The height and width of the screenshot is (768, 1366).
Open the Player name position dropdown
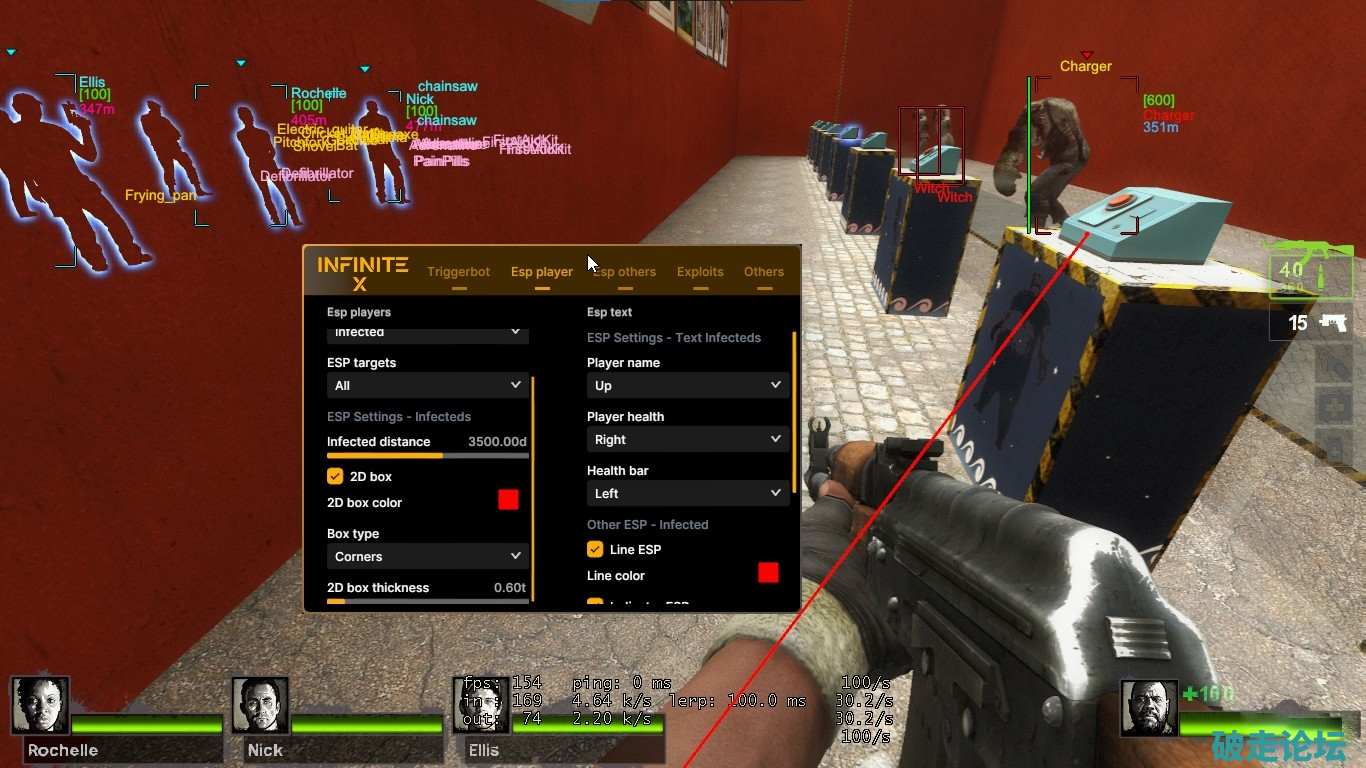[x=687, y=385]
